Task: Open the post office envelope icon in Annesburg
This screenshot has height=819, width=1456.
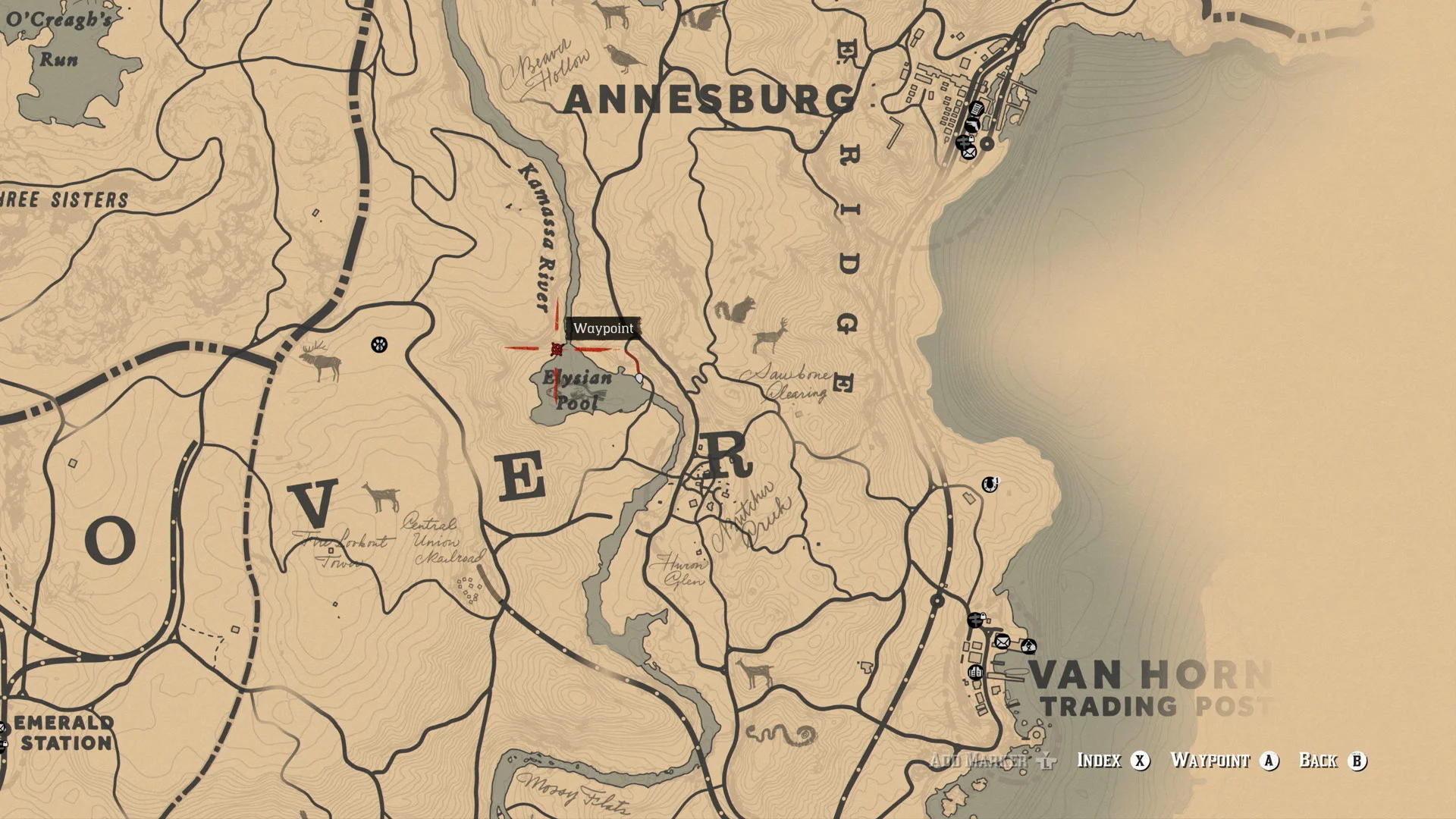Action: [x=969, y=153]
